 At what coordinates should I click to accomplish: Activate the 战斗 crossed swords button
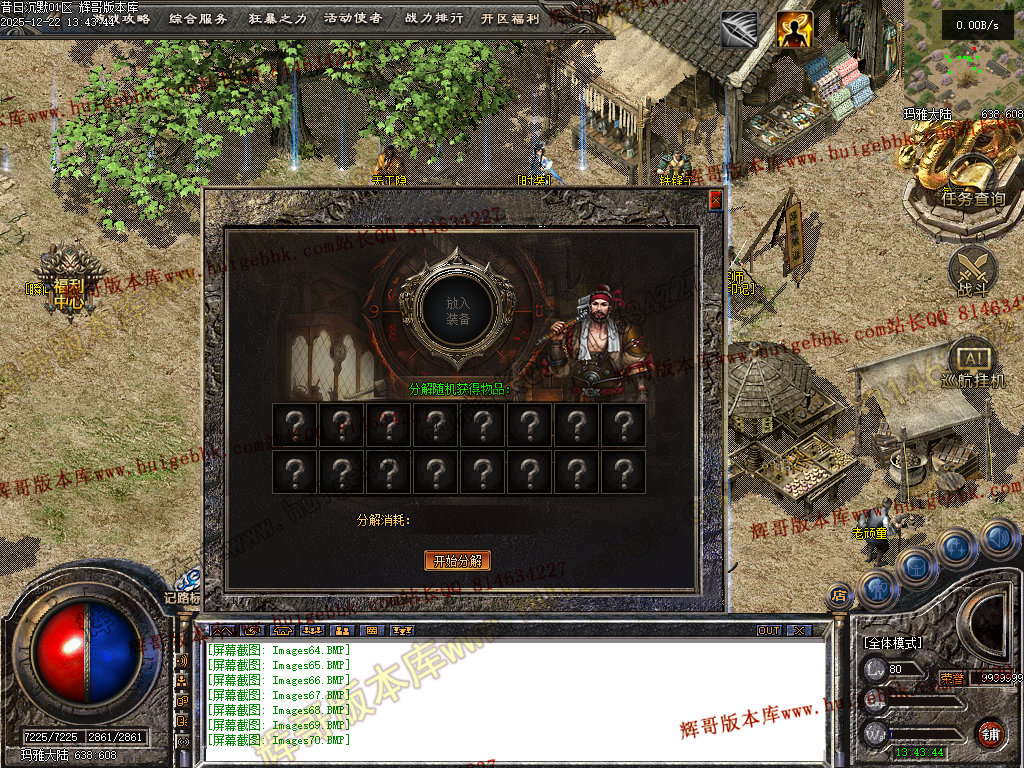tap(972, 270)
